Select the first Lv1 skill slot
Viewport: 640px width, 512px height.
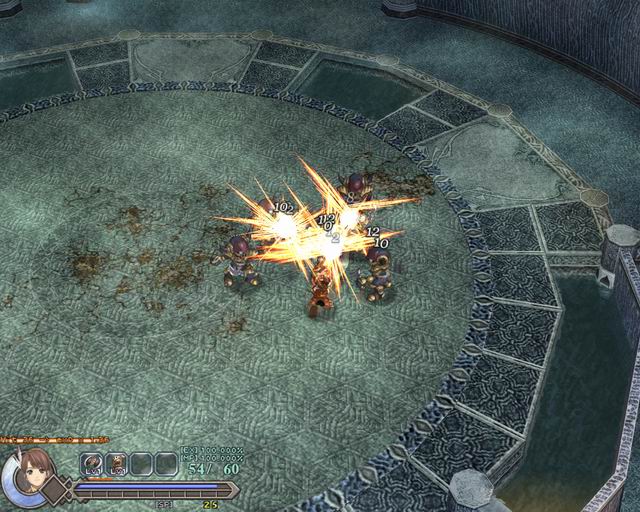tap(92, 464)
